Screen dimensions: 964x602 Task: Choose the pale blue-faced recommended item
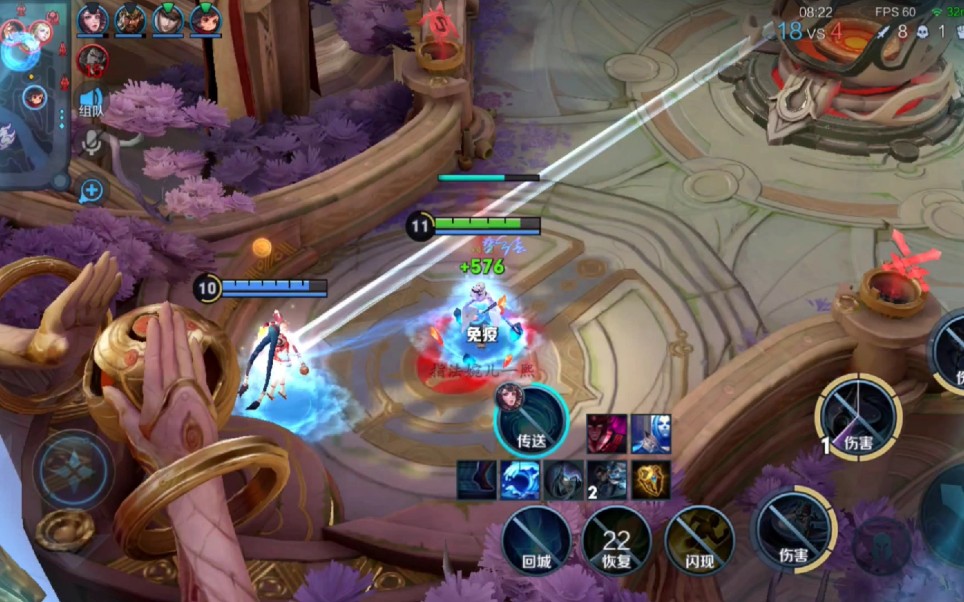click(651, 433)
